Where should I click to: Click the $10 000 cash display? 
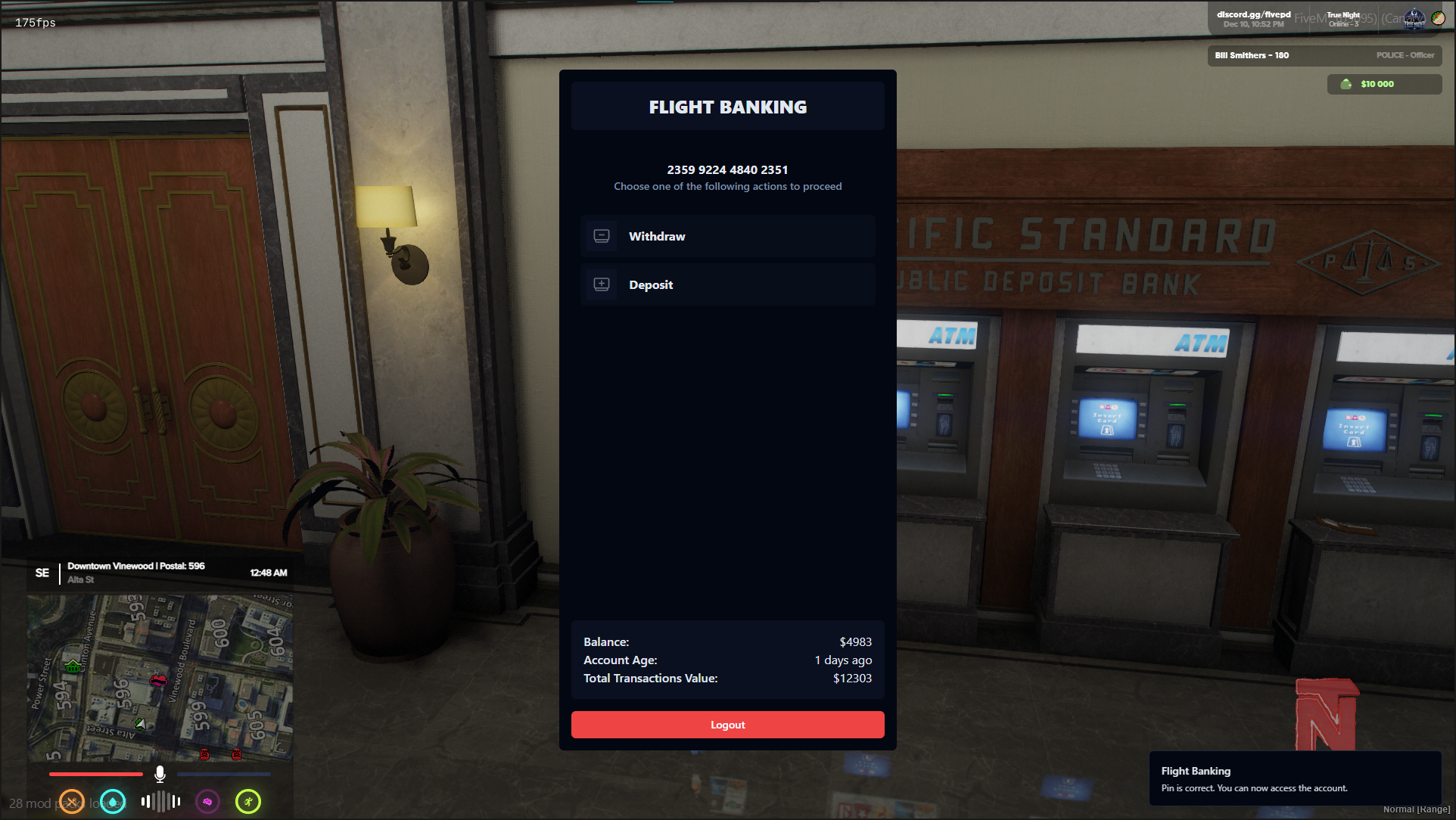click(x=1383, y=84)
